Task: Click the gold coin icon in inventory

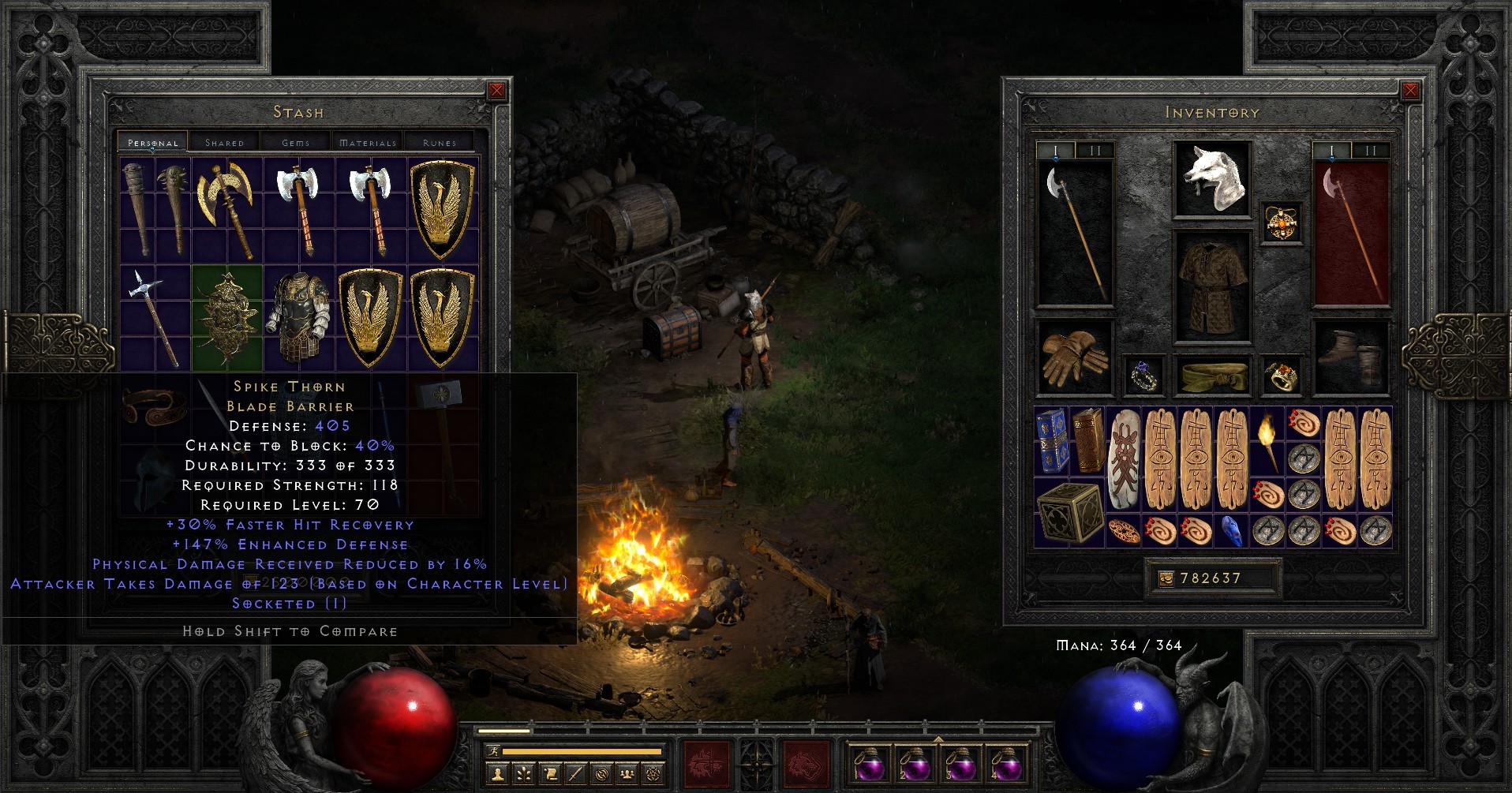Action: [x=1166, y=578]
